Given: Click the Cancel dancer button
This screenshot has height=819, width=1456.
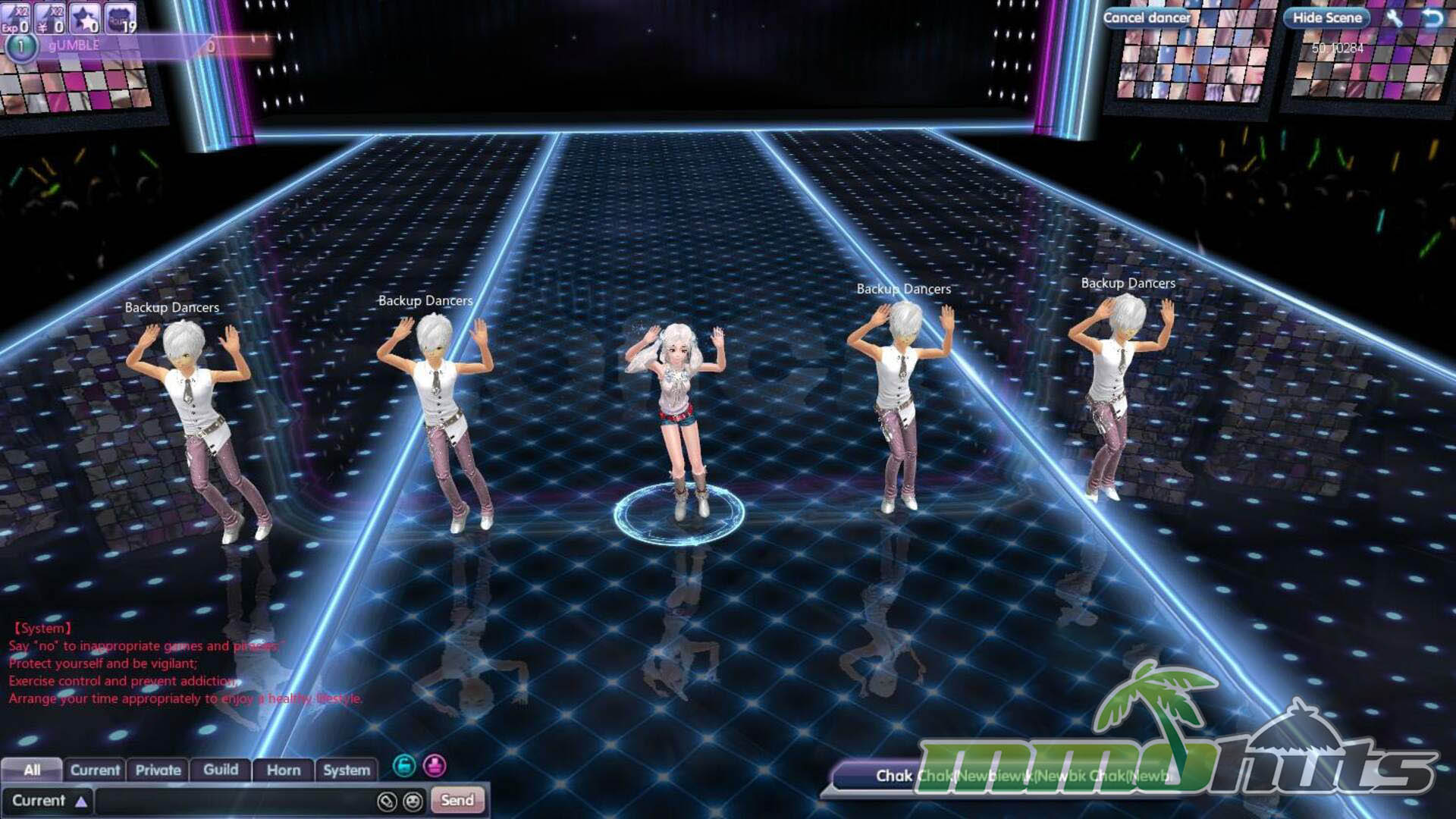Looking at the screenshot, I should [1146, 17].
